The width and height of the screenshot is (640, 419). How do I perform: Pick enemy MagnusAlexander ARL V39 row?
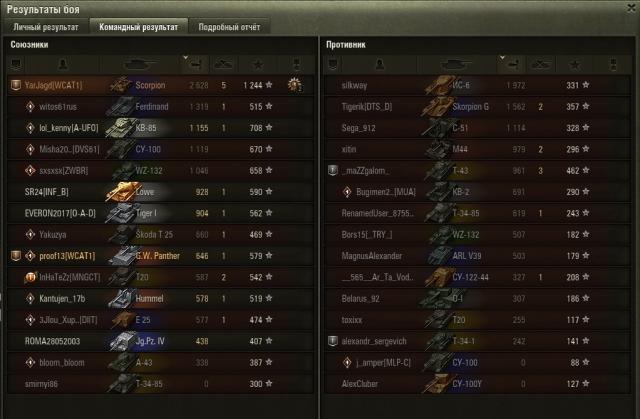[470, 255]
